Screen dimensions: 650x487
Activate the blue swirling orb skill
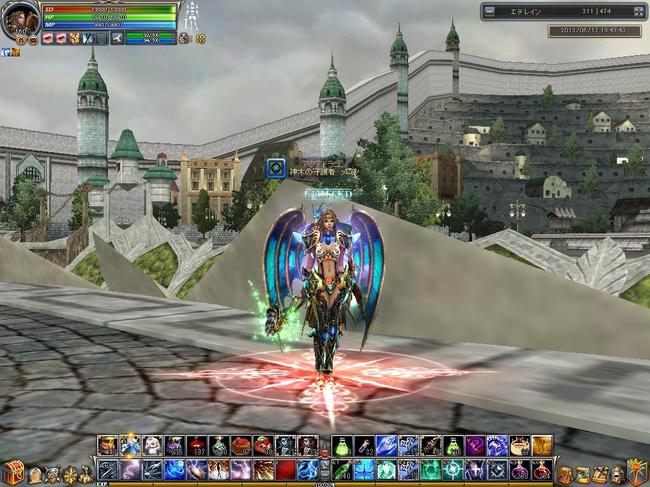pyautogui.click(x=174, y=469)
